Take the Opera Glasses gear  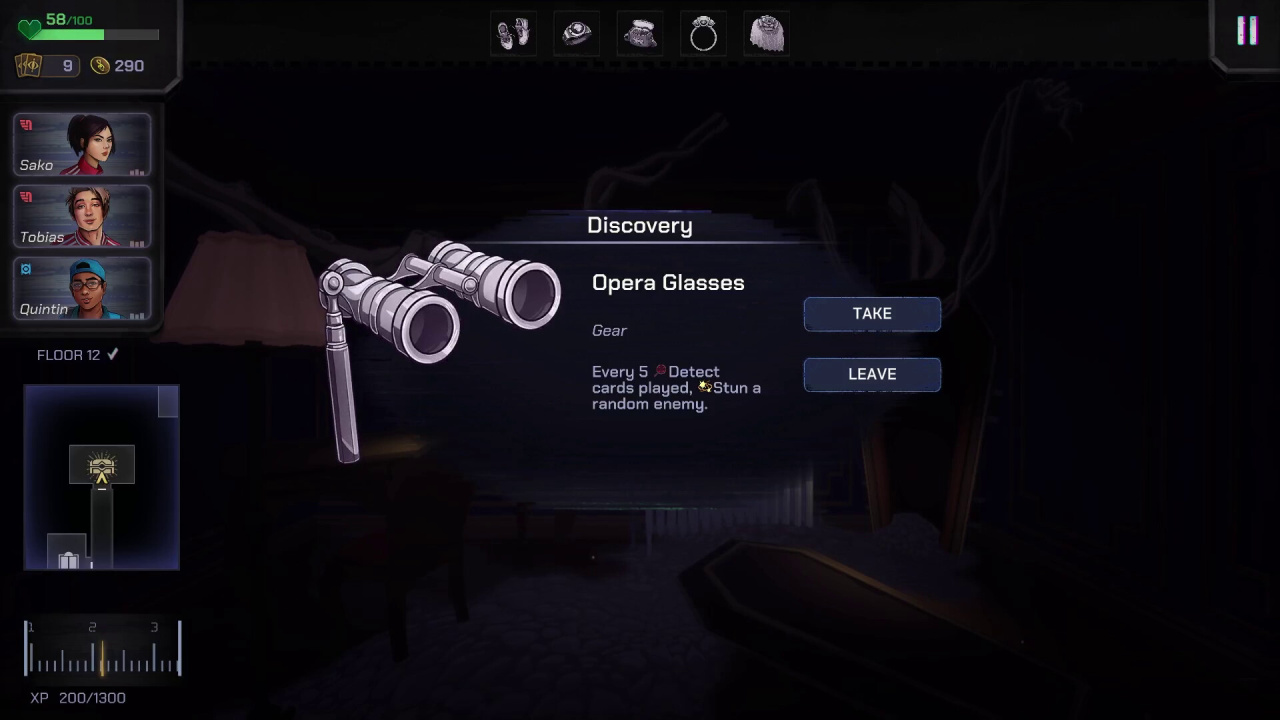click(872, 314)
